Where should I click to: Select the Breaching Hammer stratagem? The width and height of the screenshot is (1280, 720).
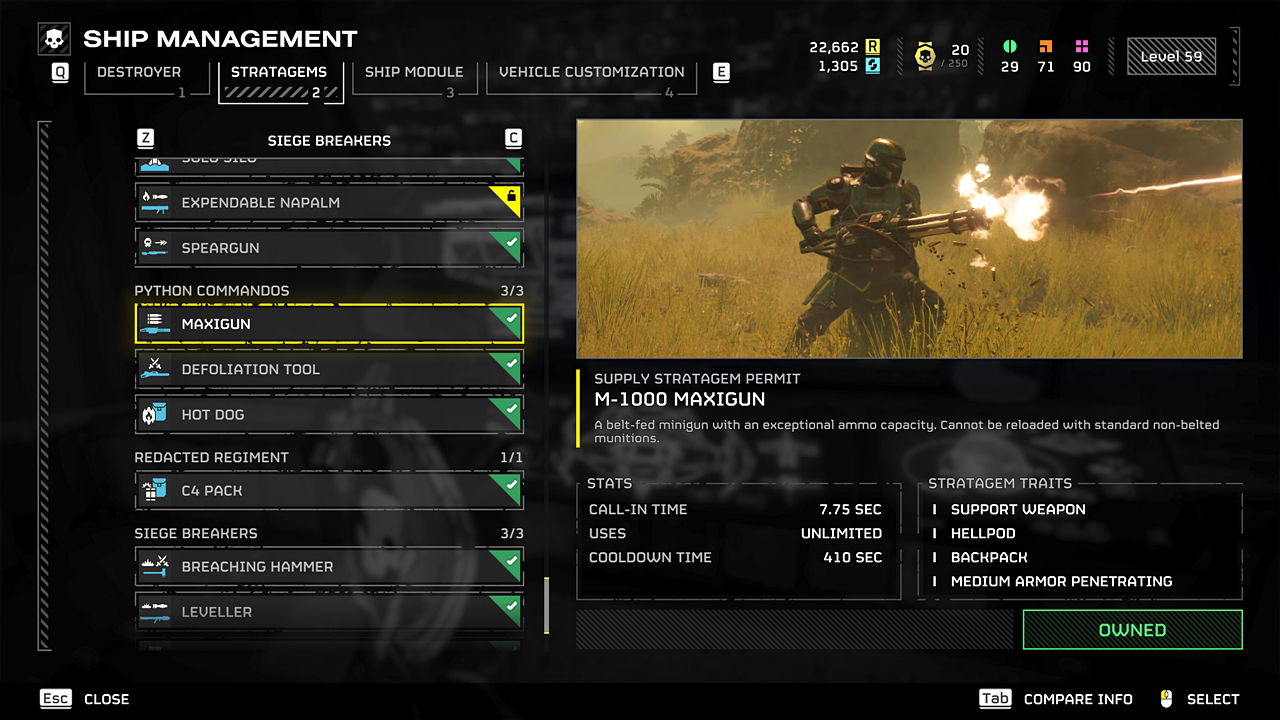[328, 566]
